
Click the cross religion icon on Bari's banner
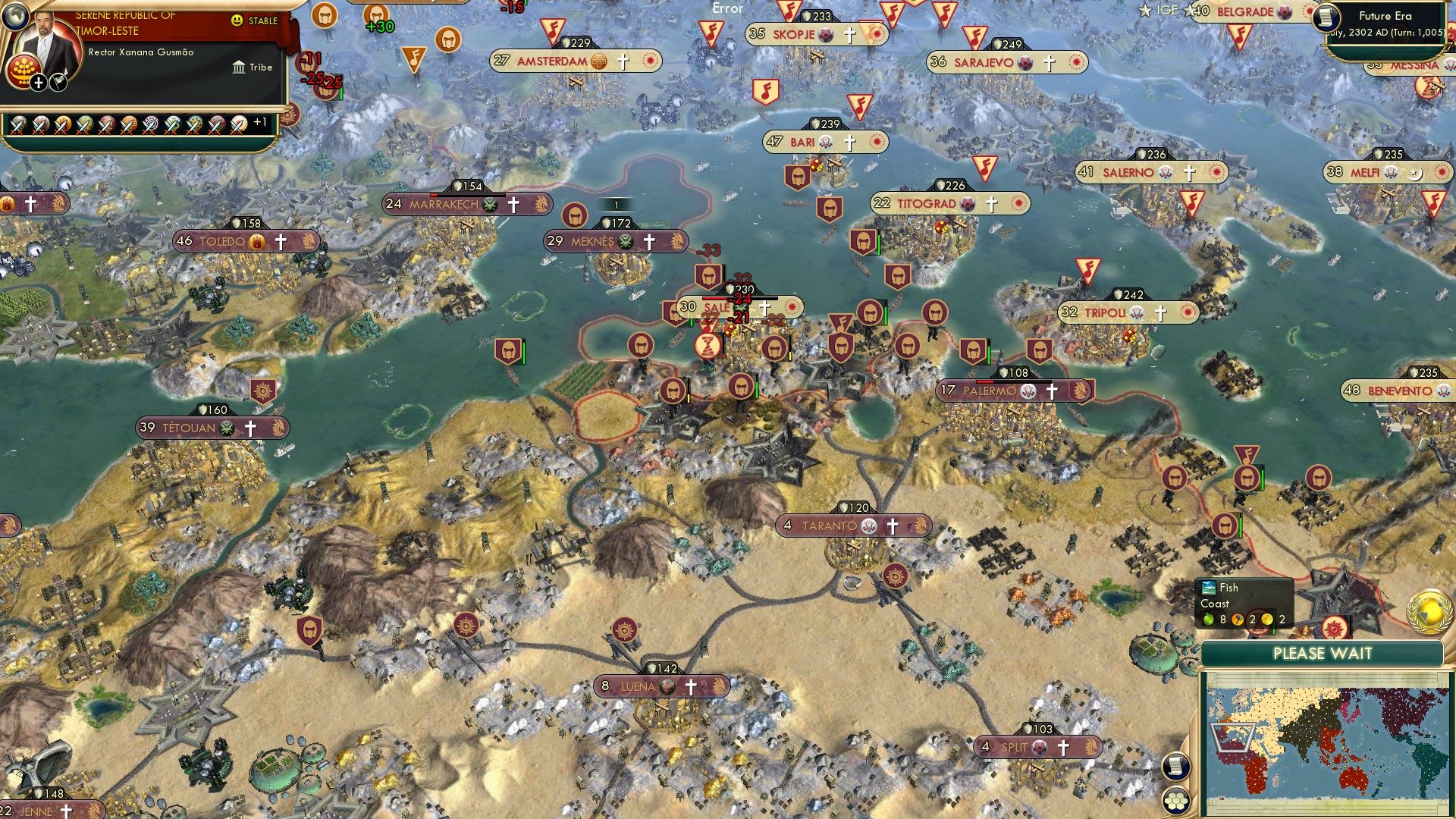(849, 141)
